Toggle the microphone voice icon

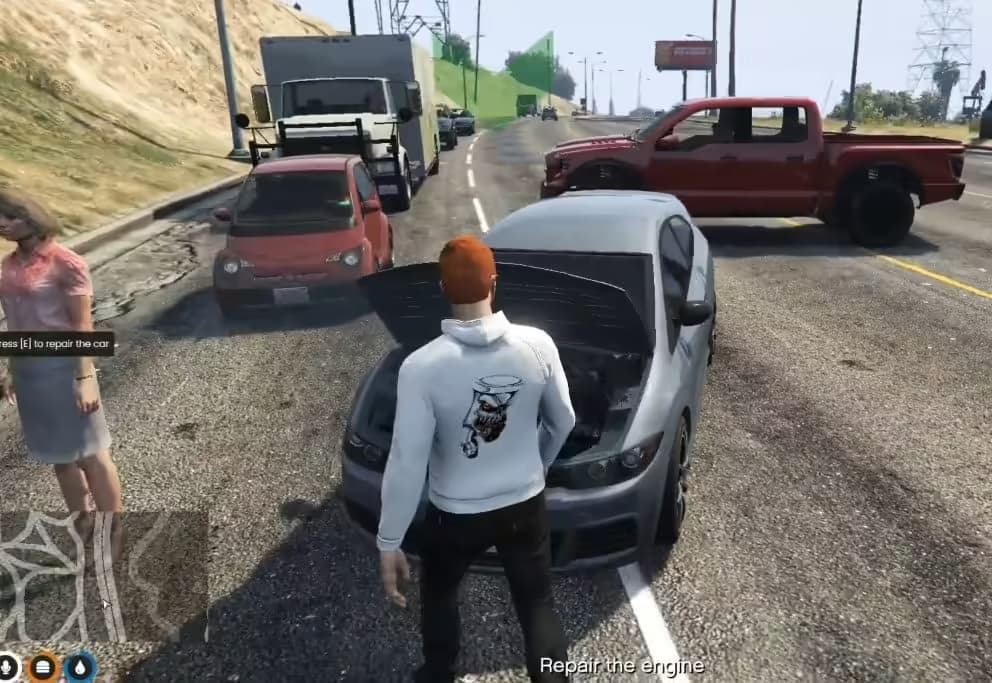[x=8, y=666]
